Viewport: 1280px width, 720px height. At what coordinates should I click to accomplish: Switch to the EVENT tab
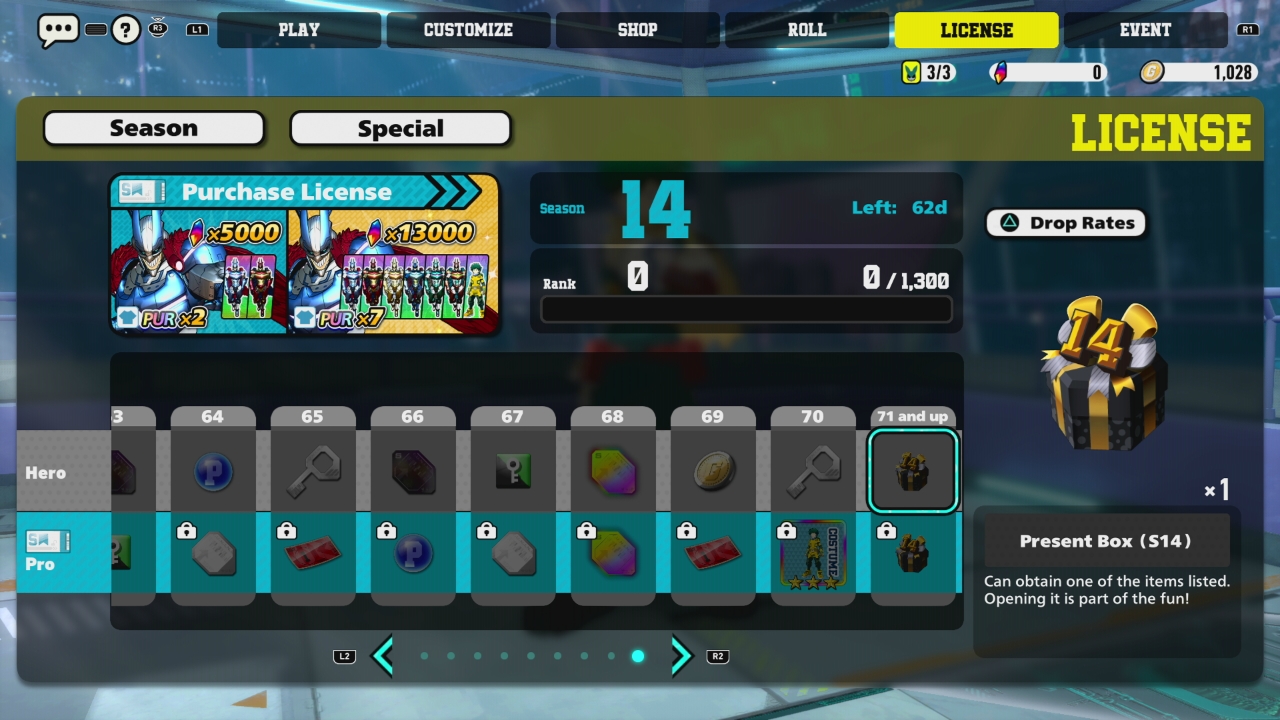[1145, 30]
